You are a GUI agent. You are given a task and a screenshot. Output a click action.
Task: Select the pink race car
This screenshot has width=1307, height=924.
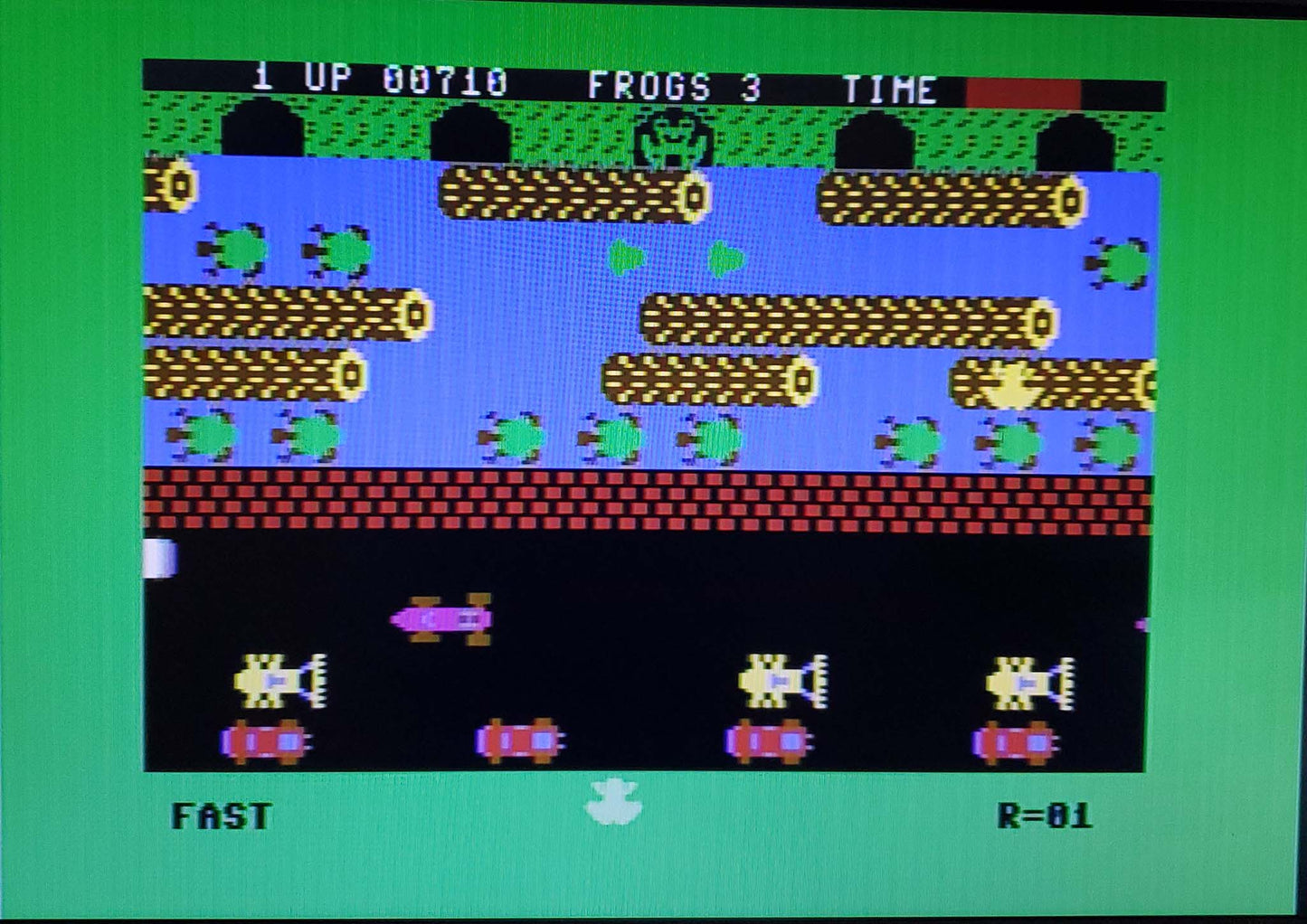click(x=440, y=617)
